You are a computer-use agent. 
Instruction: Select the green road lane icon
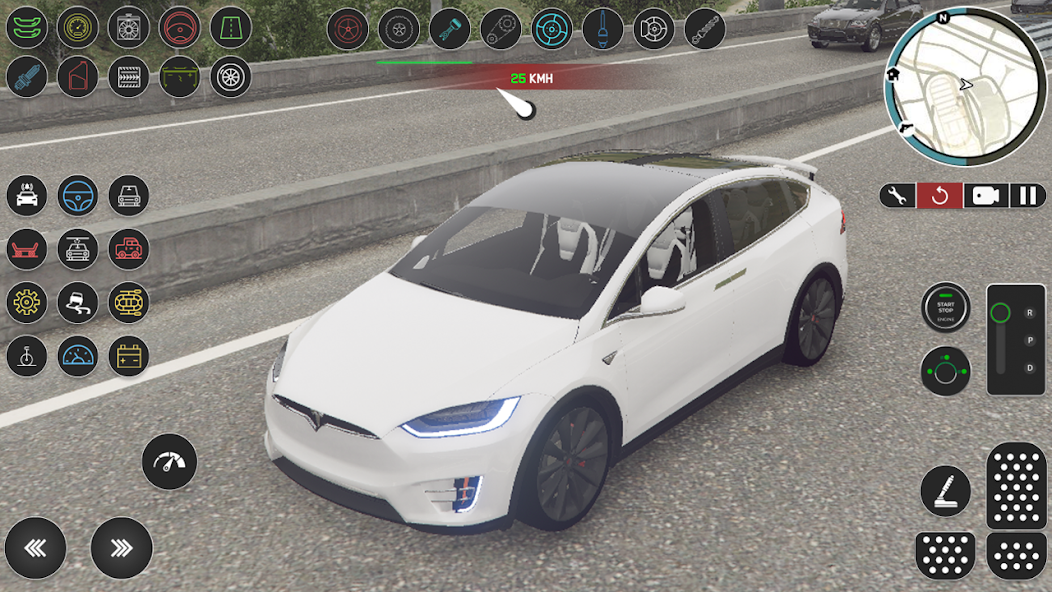pos(231,28)
